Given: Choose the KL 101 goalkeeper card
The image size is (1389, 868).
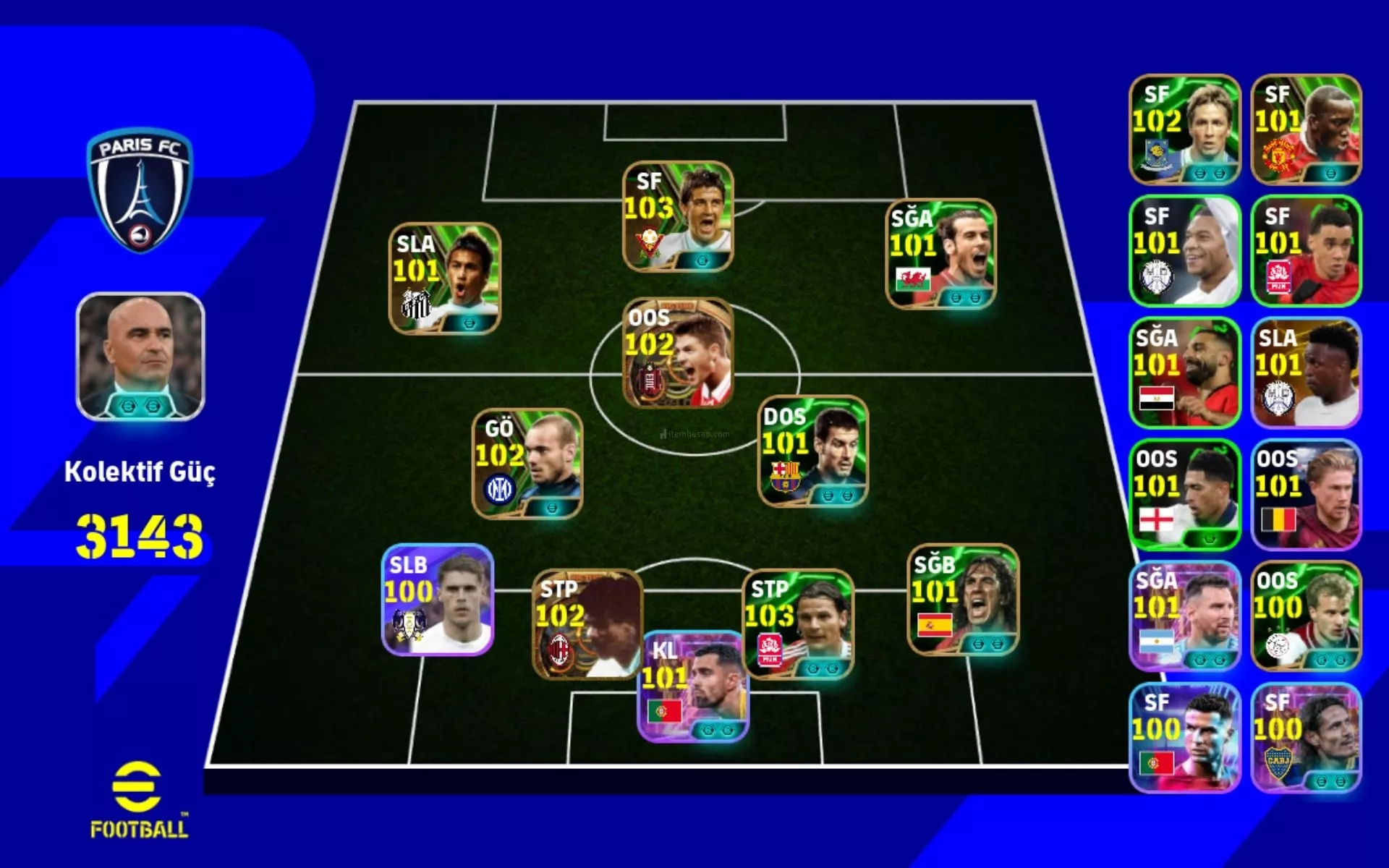Looking at the screenshot, I should [692, 686].
